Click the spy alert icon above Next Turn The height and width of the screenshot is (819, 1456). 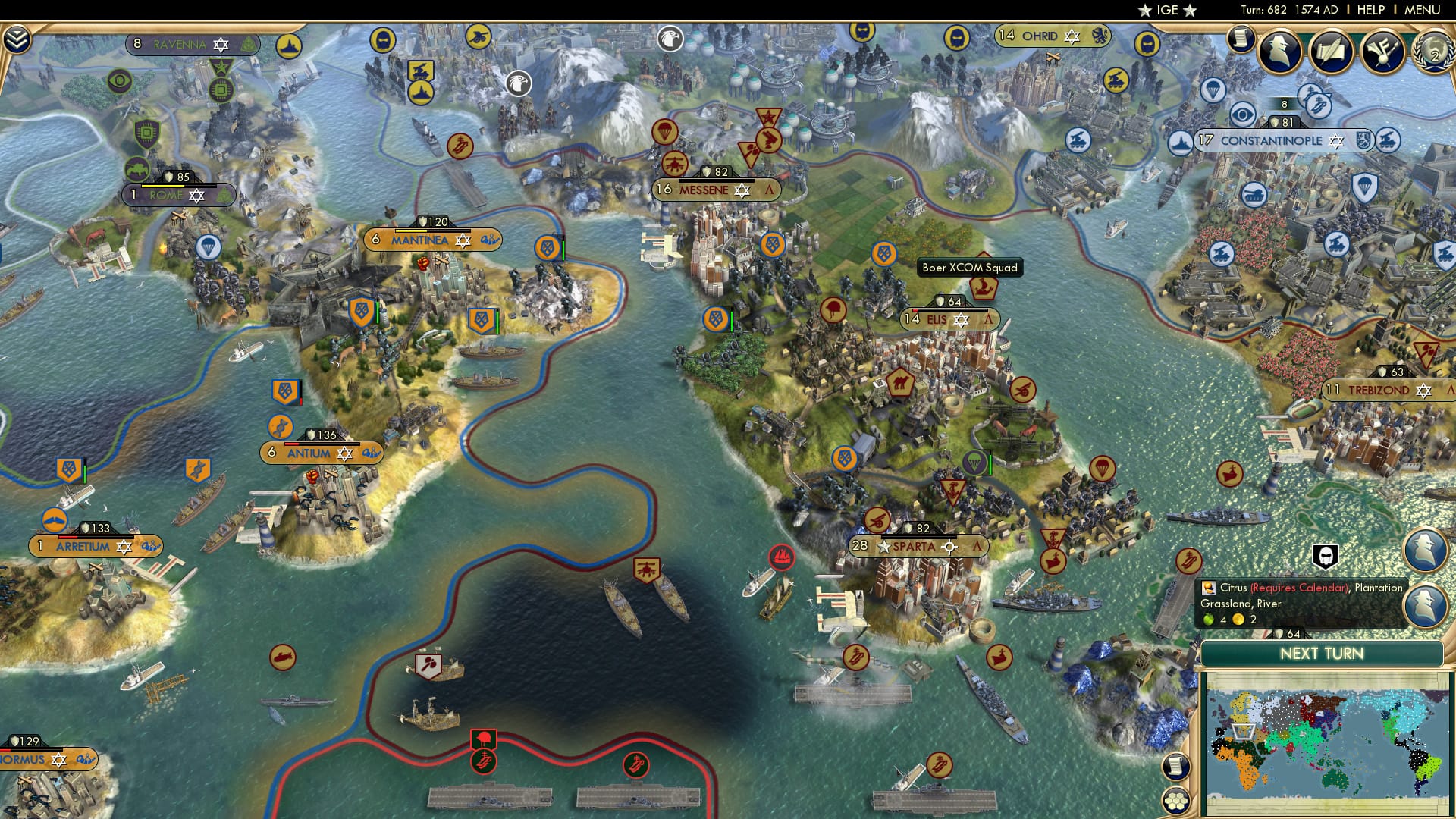(1324, 557)
